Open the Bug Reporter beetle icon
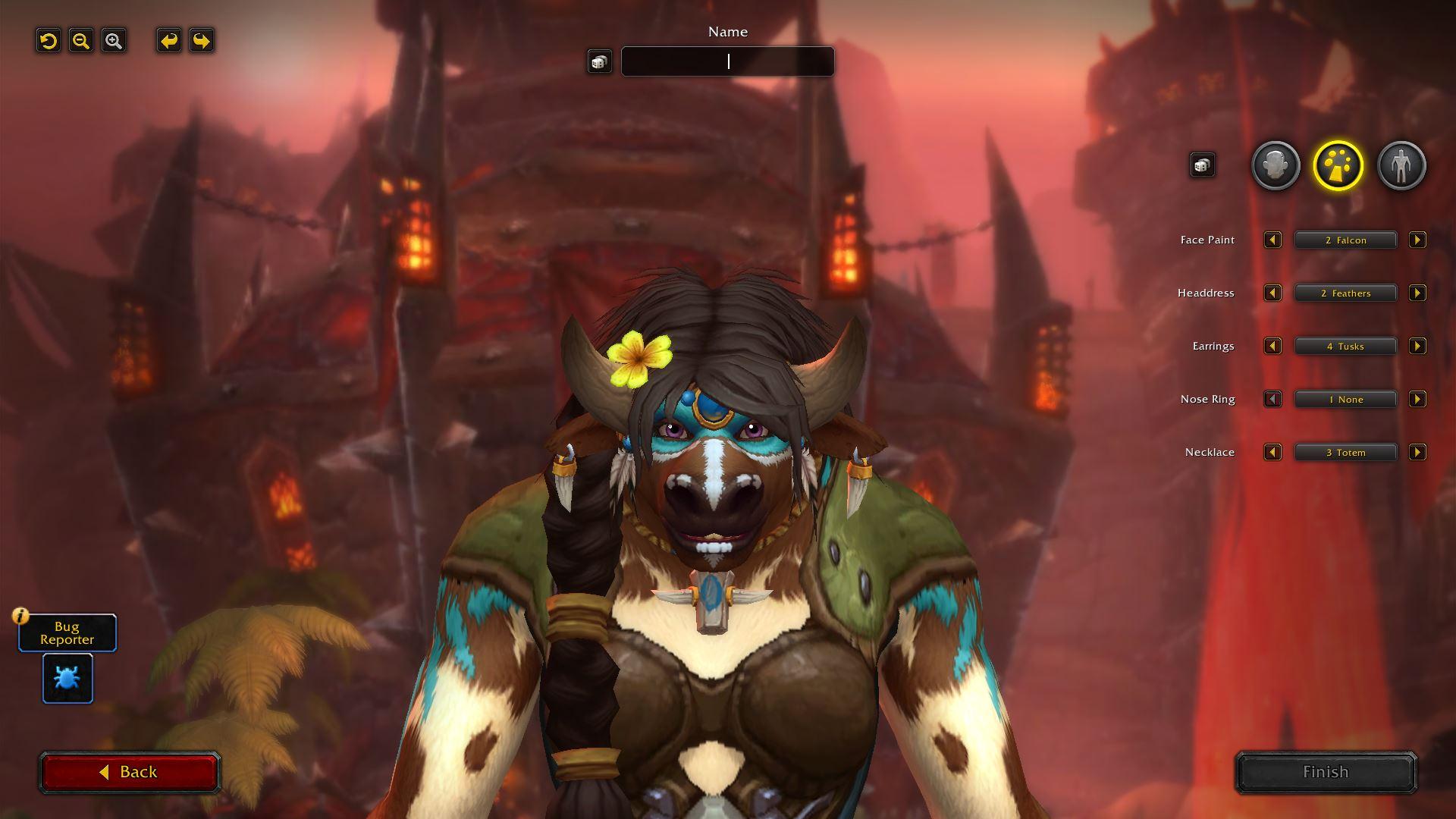 pos(67,678)
